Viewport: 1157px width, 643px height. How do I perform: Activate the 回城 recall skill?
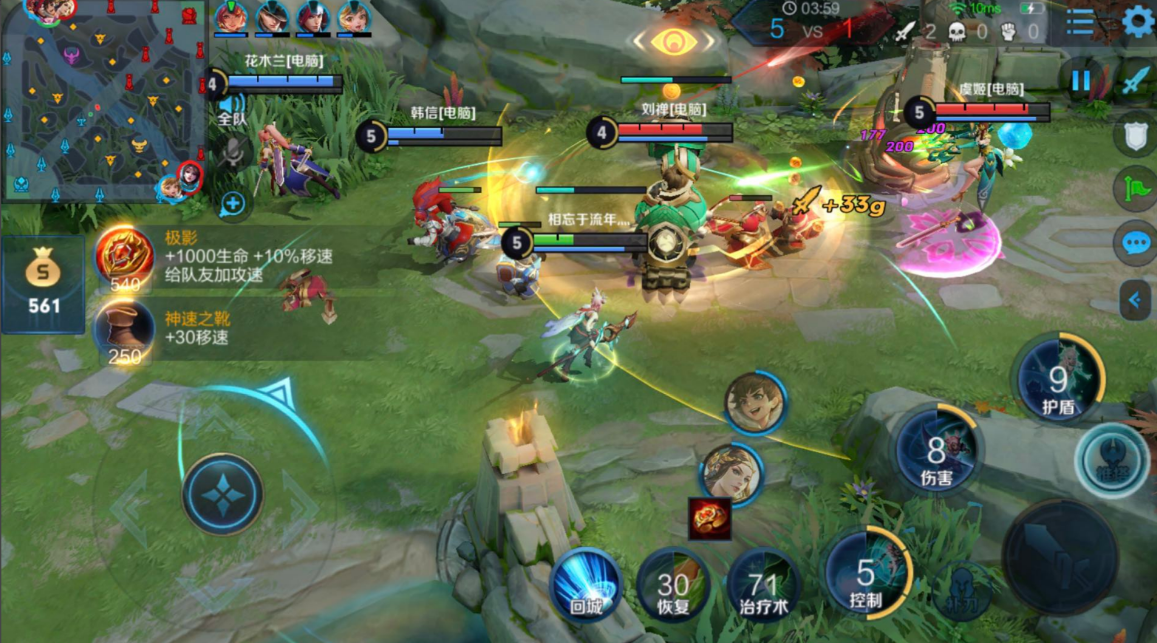585,584
